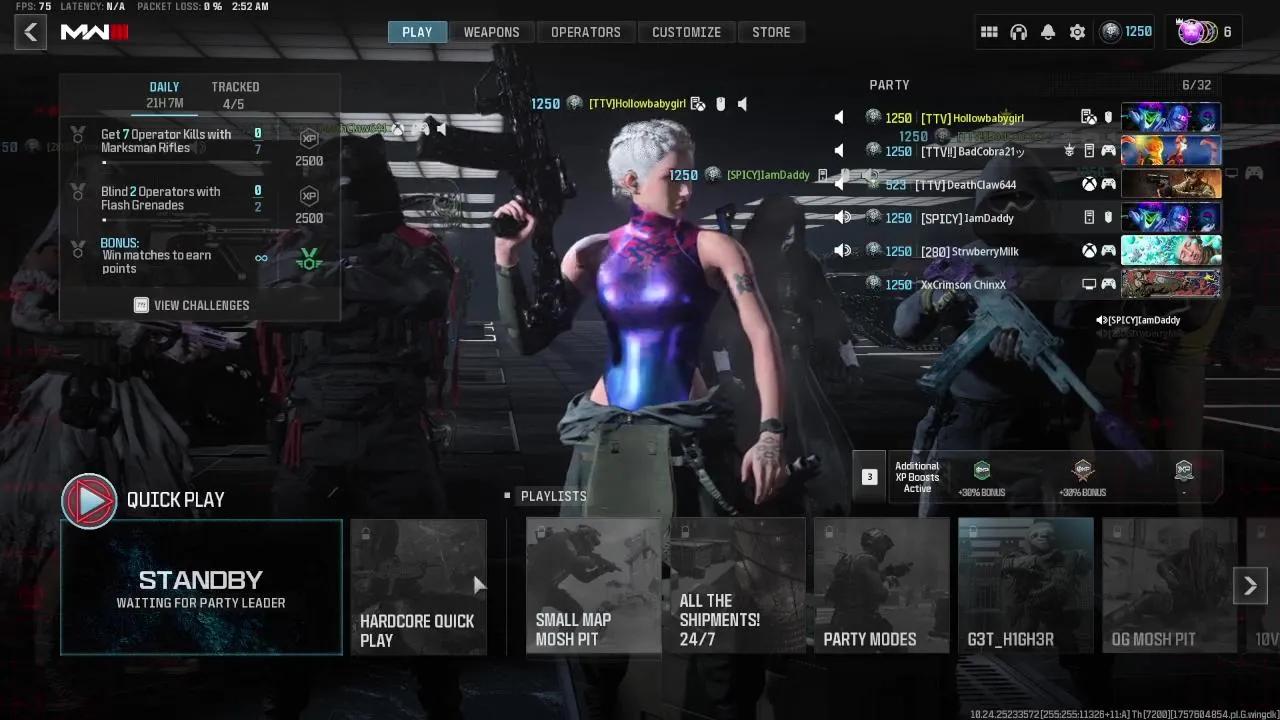Expand more playlists with the right chevron

[x=1249, y=584]
